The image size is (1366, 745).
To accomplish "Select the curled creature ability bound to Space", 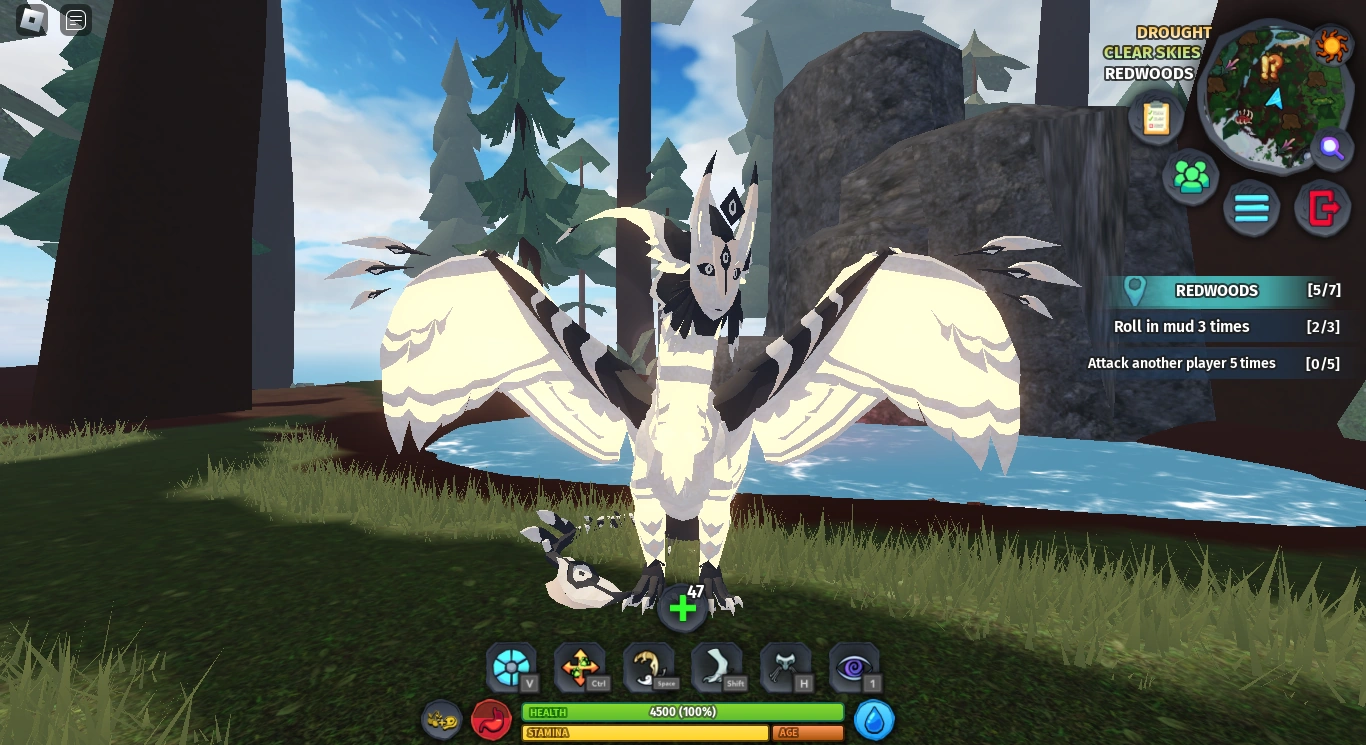I will coord(649,666).
